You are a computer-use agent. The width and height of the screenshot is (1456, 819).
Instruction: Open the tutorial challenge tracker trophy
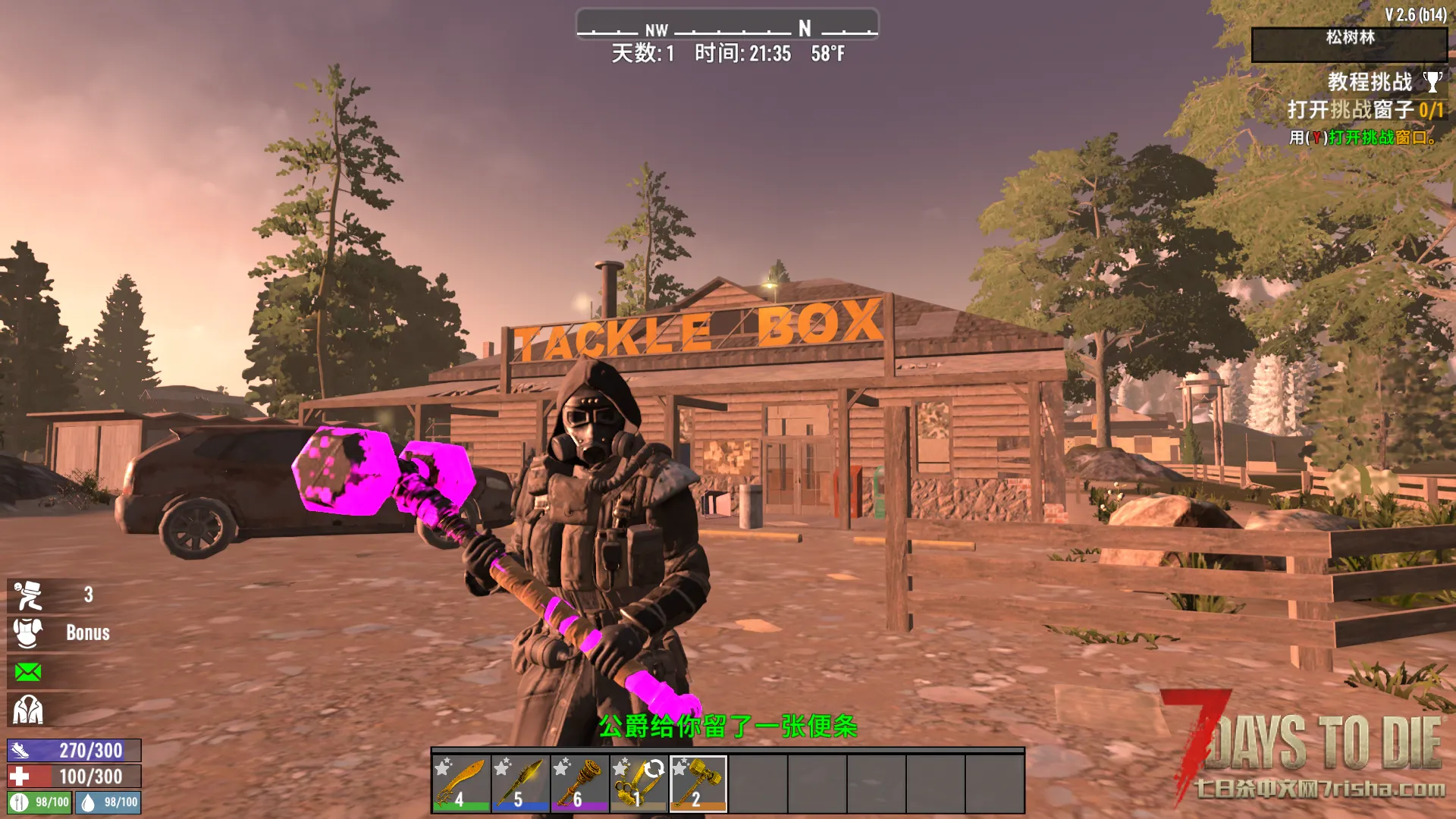pos(1432,81)
